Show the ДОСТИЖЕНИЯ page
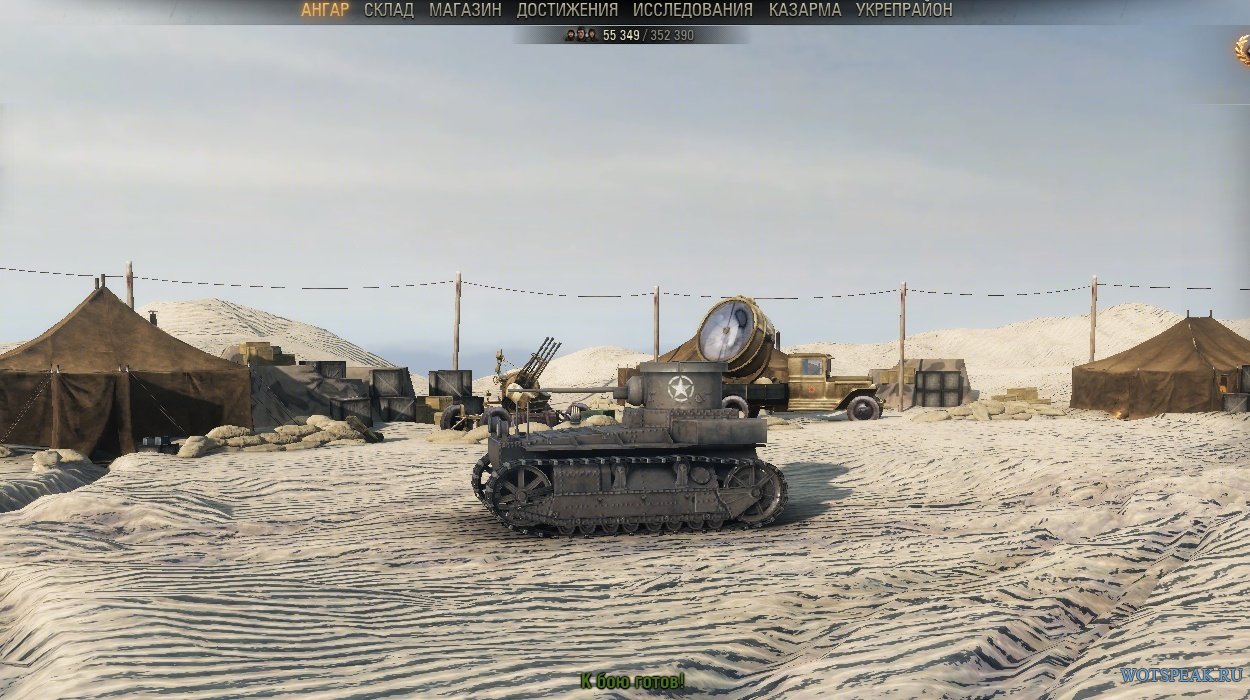 [x=567, y=10]
